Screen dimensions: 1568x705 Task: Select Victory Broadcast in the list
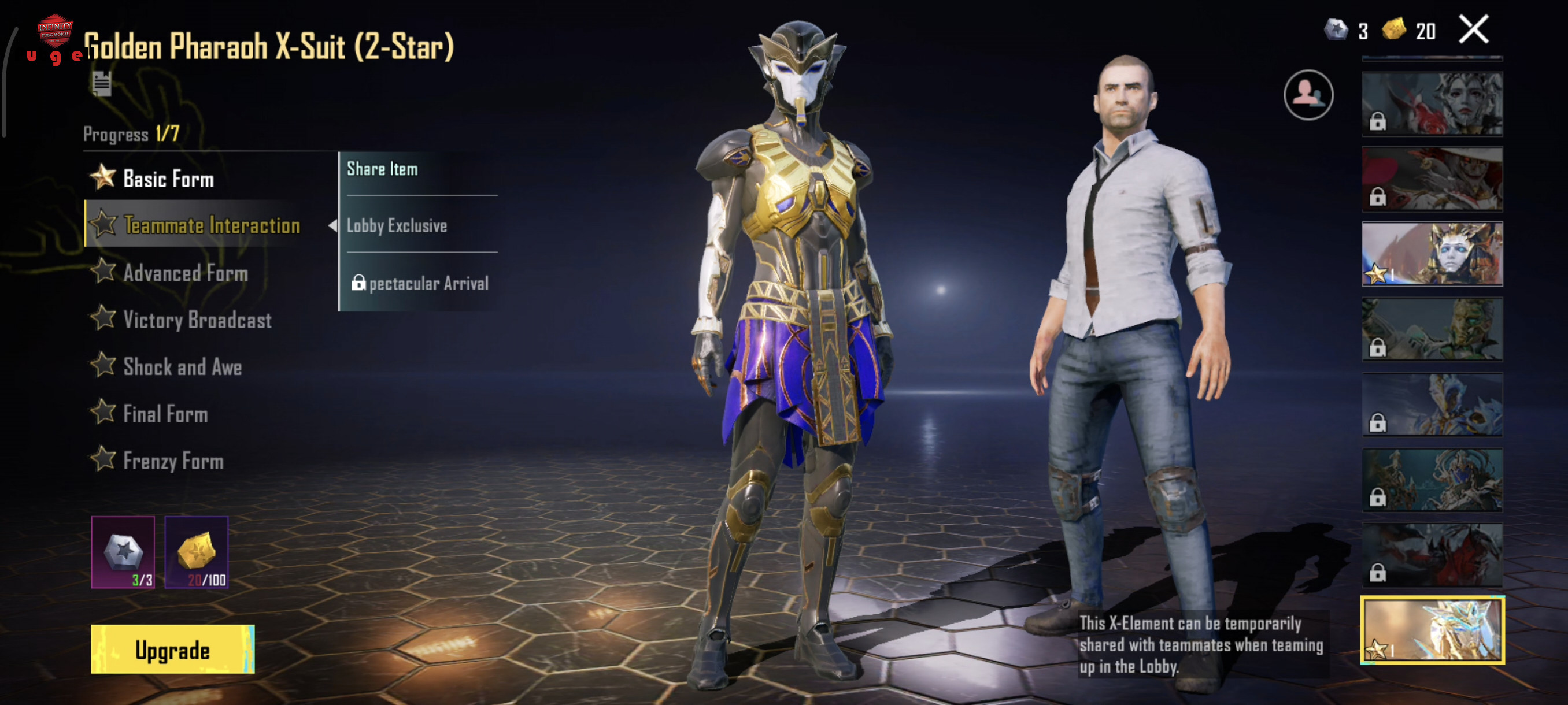(197, 320)
